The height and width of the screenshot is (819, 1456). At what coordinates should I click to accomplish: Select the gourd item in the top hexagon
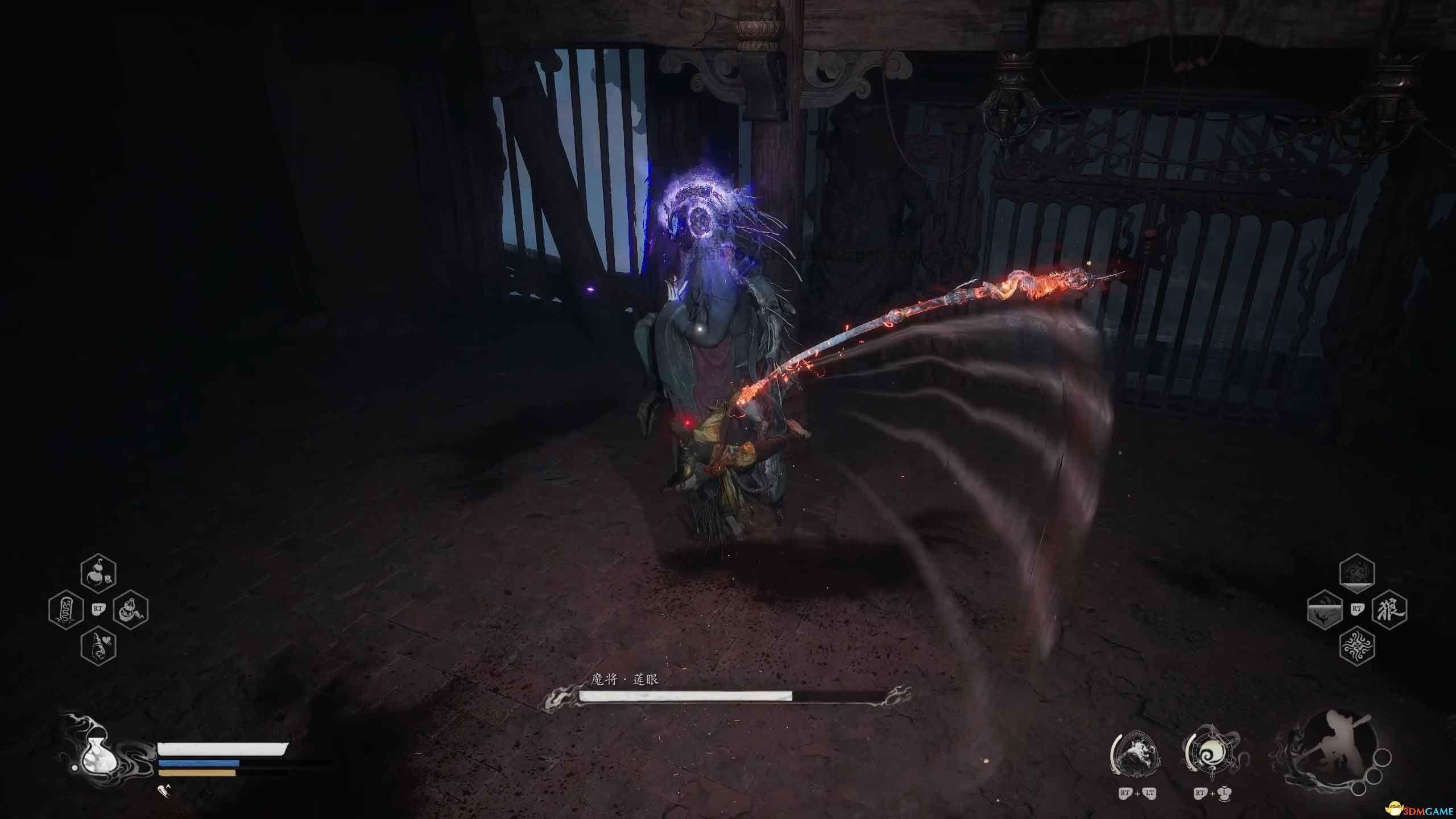tap(99, 574)
